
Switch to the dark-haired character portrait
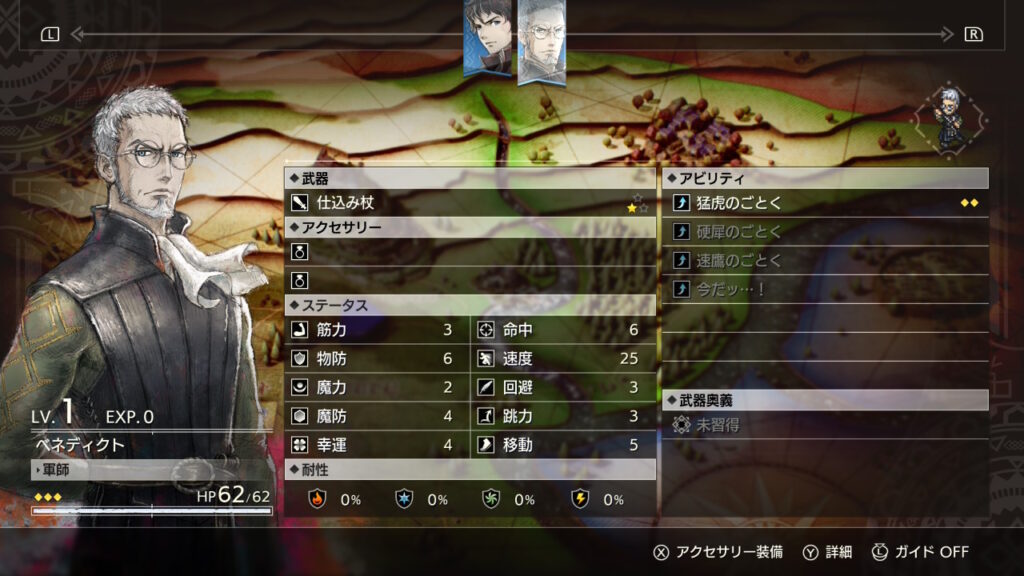point(488,38)
